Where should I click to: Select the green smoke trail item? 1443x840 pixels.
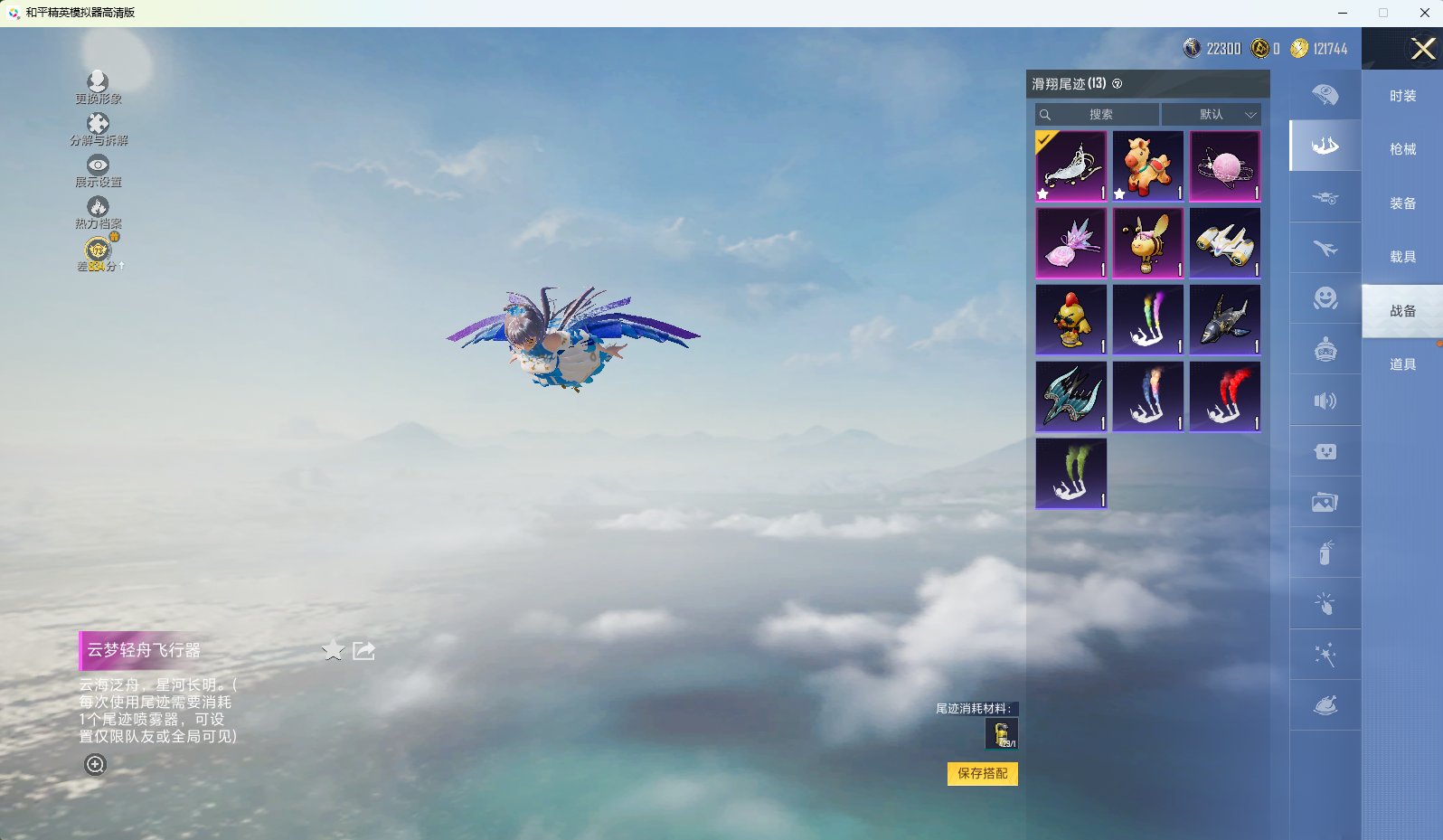(1071, 474)
